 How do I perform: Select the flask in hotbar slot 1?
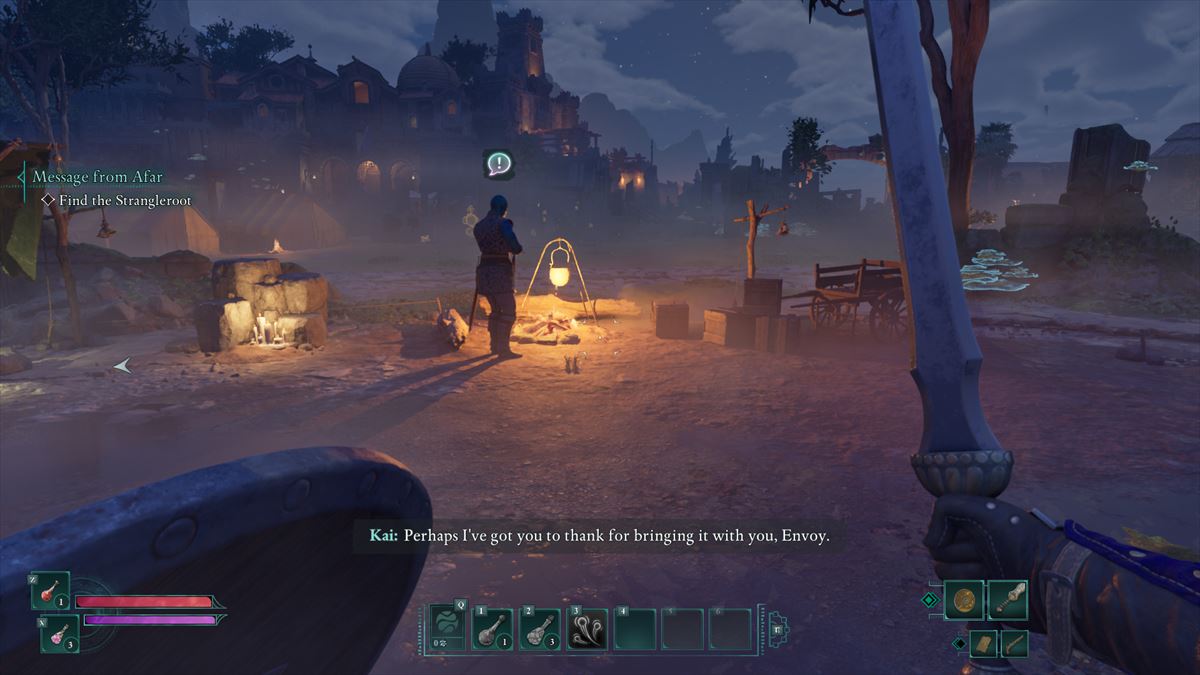[x=492, y=629]
